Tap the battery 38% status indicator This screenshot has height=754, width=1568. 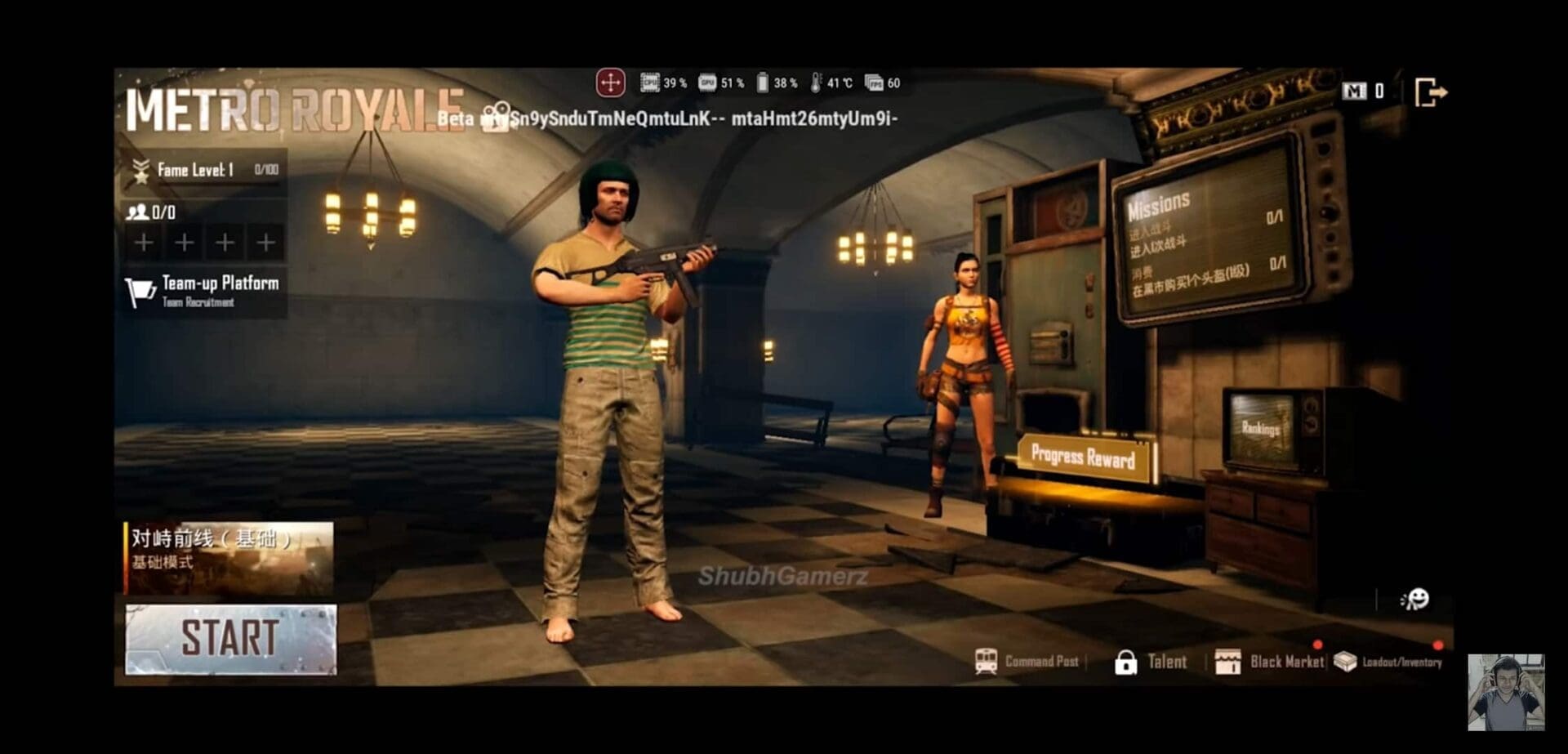773,82
